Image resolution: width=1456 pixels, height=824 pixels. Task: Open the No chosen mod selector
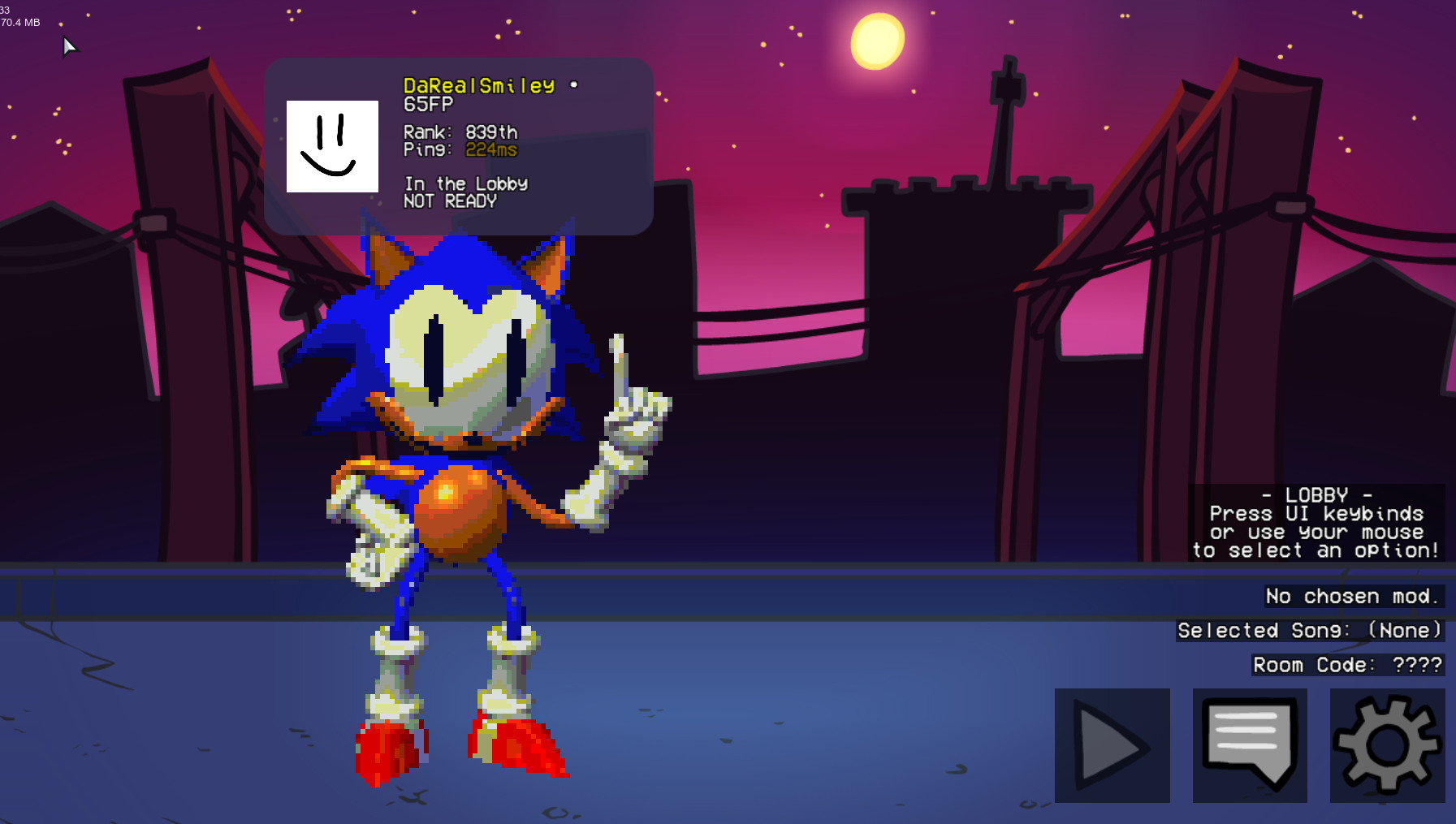coord(1354,596)
